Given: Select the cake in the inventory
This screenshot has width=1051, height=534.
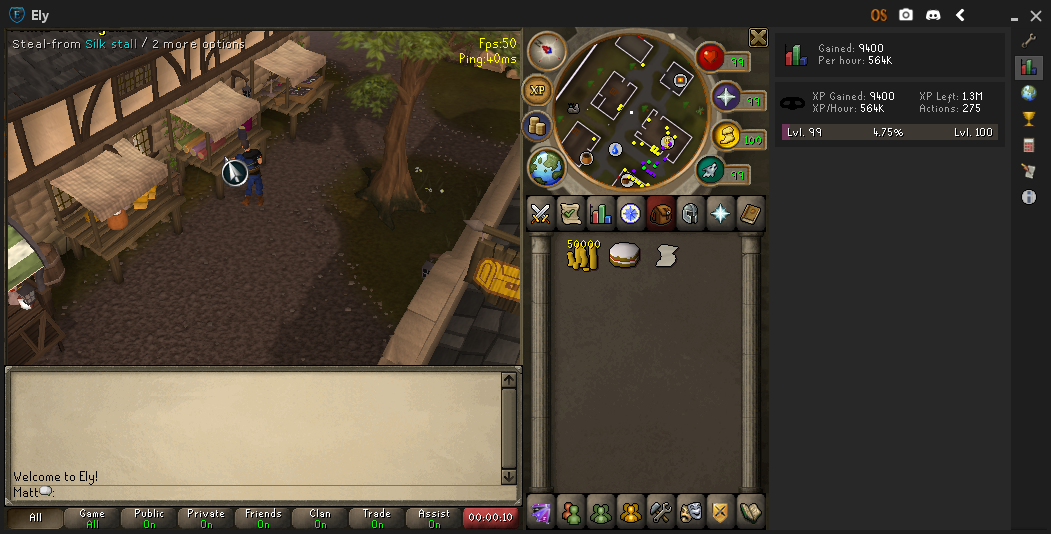Looking at the screenshot, I should pyautogui.click(x=624, y=255).
